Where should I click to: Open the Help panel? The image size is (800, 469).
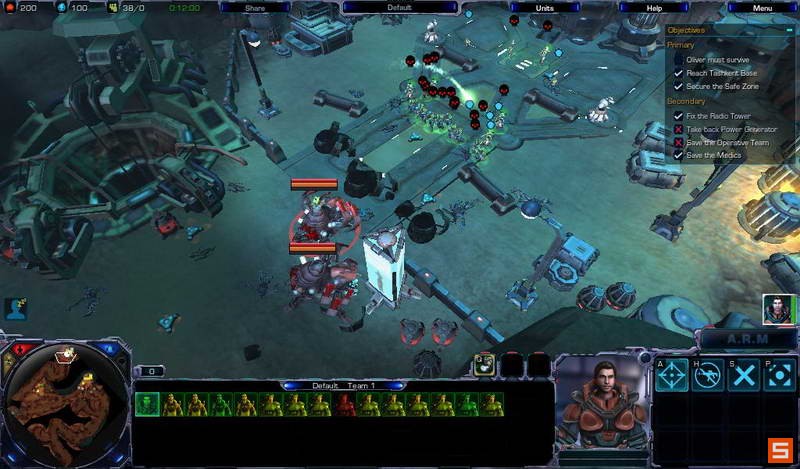coord(653,7)
